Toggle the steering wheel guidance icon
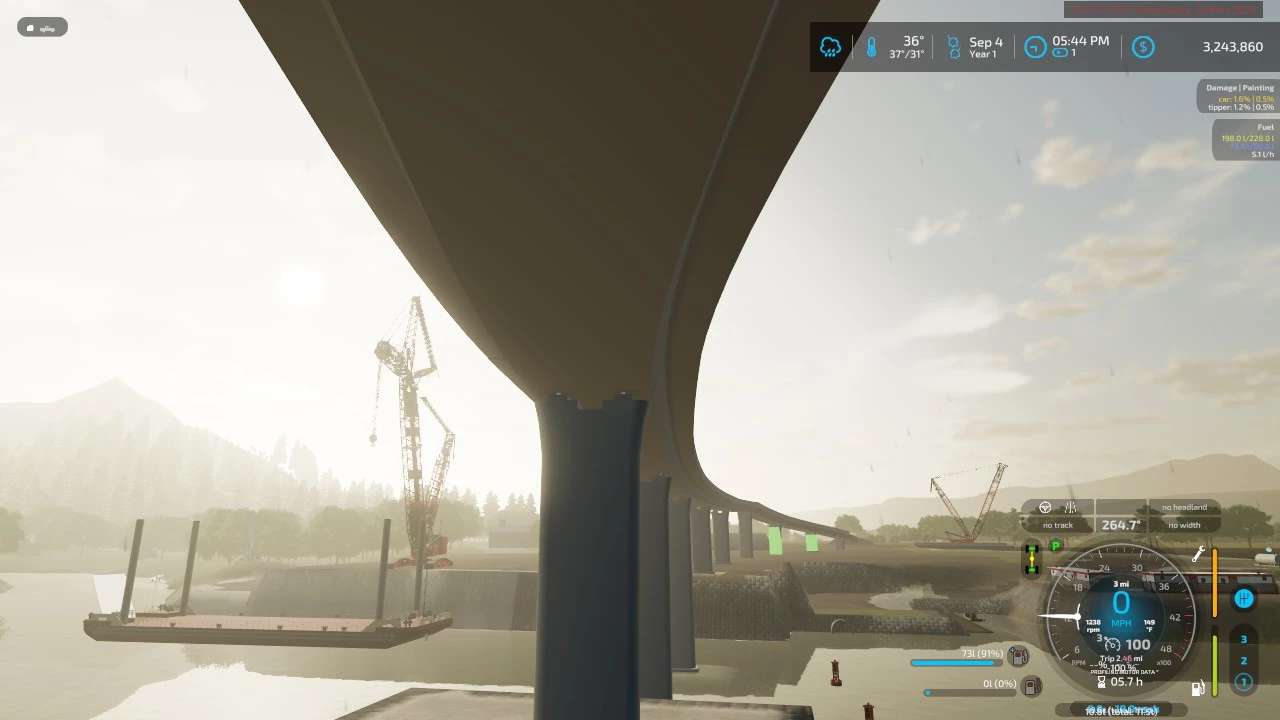 point(1045,507)
